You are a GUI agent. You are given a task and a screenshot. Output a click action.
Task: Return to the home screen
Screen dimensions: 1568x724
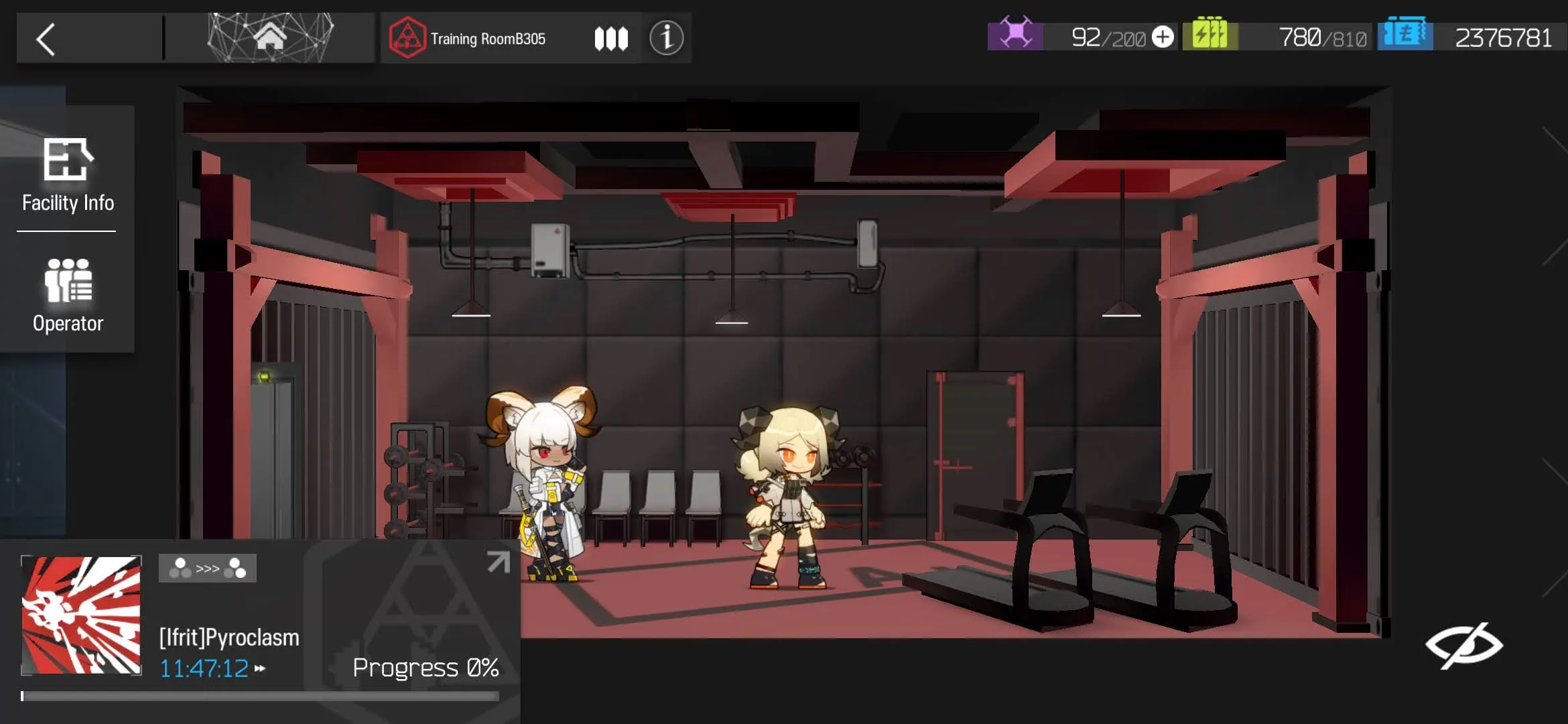pos(270,38)
